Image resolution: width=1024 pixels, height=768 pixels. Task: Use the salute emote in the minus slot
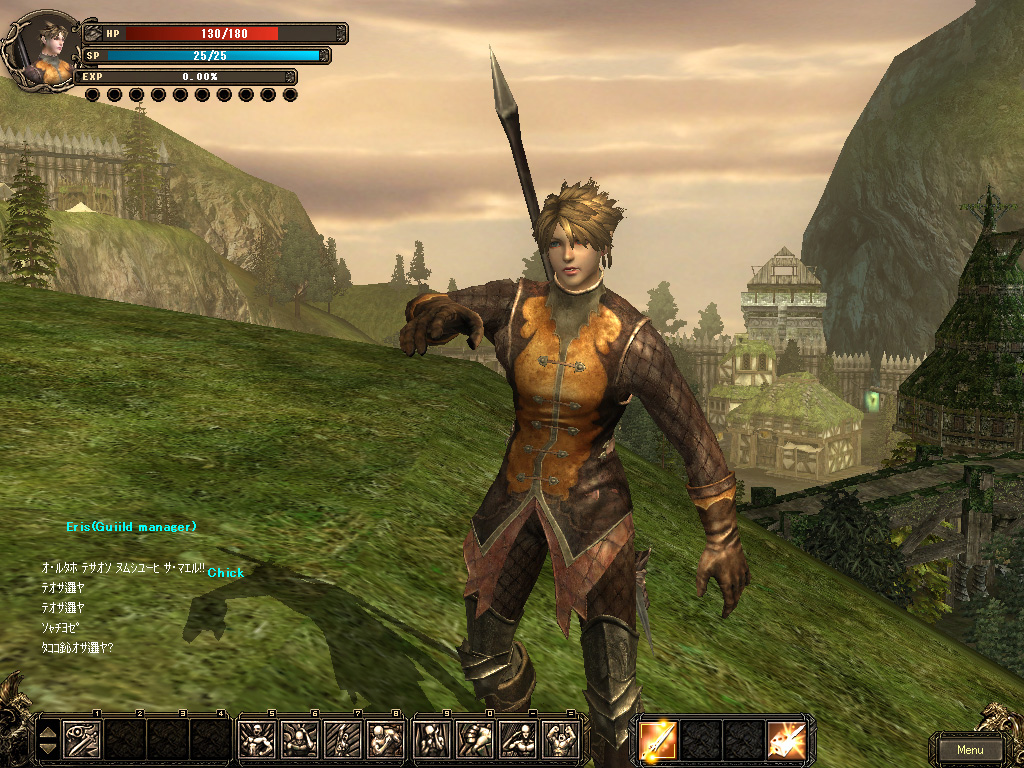[x=517, y=740]
